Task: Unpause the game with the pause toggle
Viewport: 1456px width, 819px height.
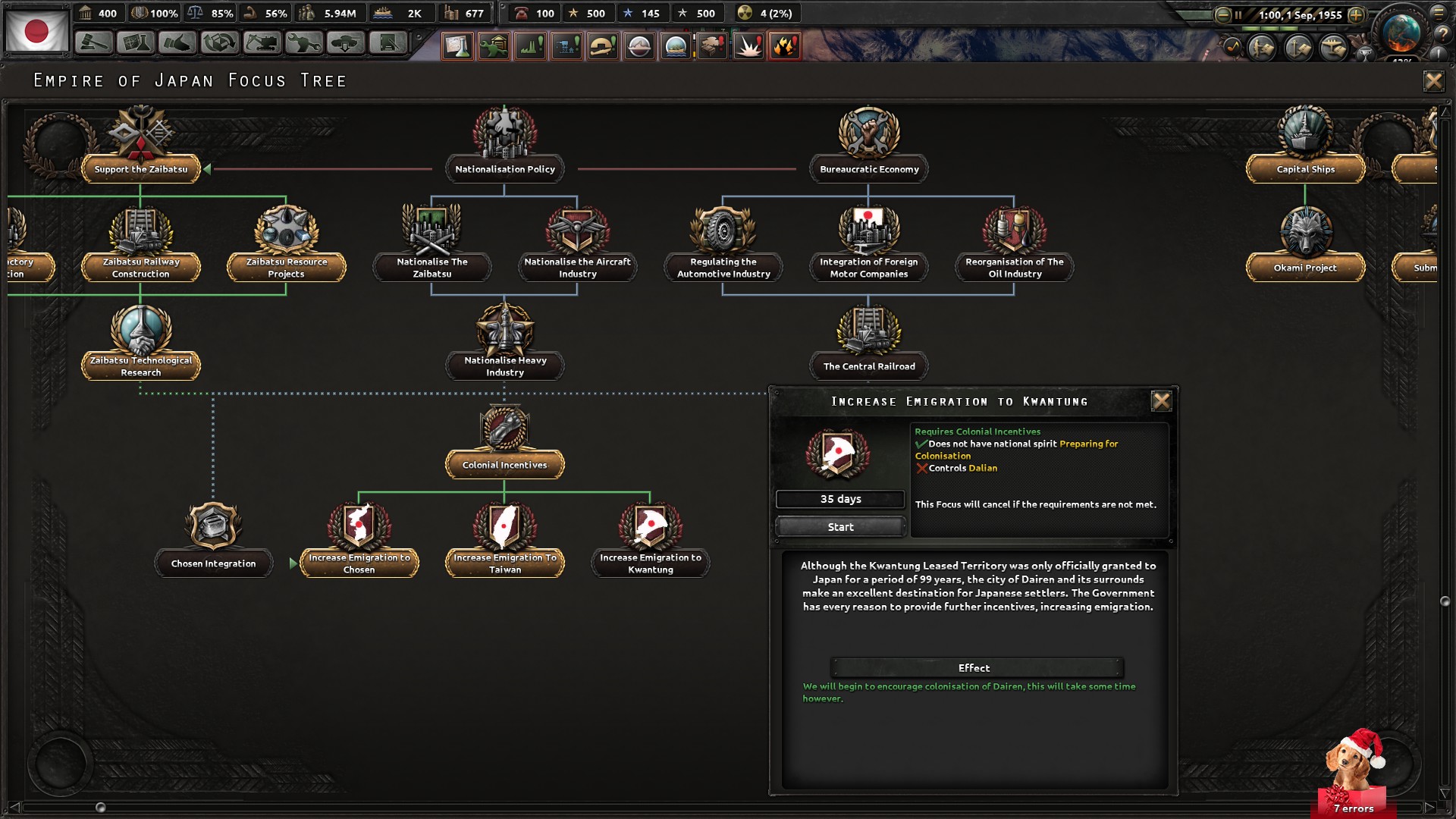Action: pyautogui.click(x=1238, y=15)
